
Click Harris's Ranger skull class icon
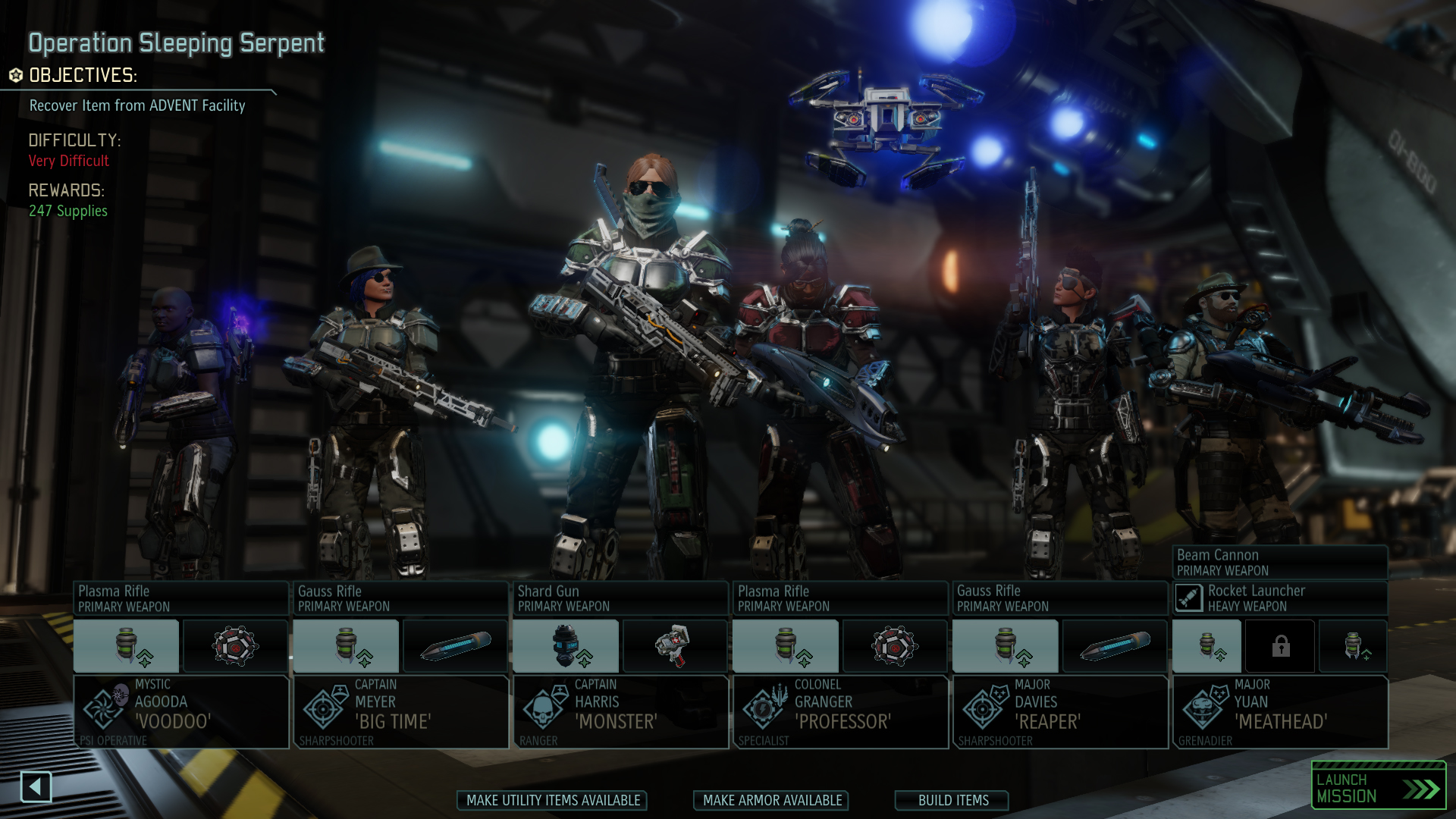(x=544, y=711)
